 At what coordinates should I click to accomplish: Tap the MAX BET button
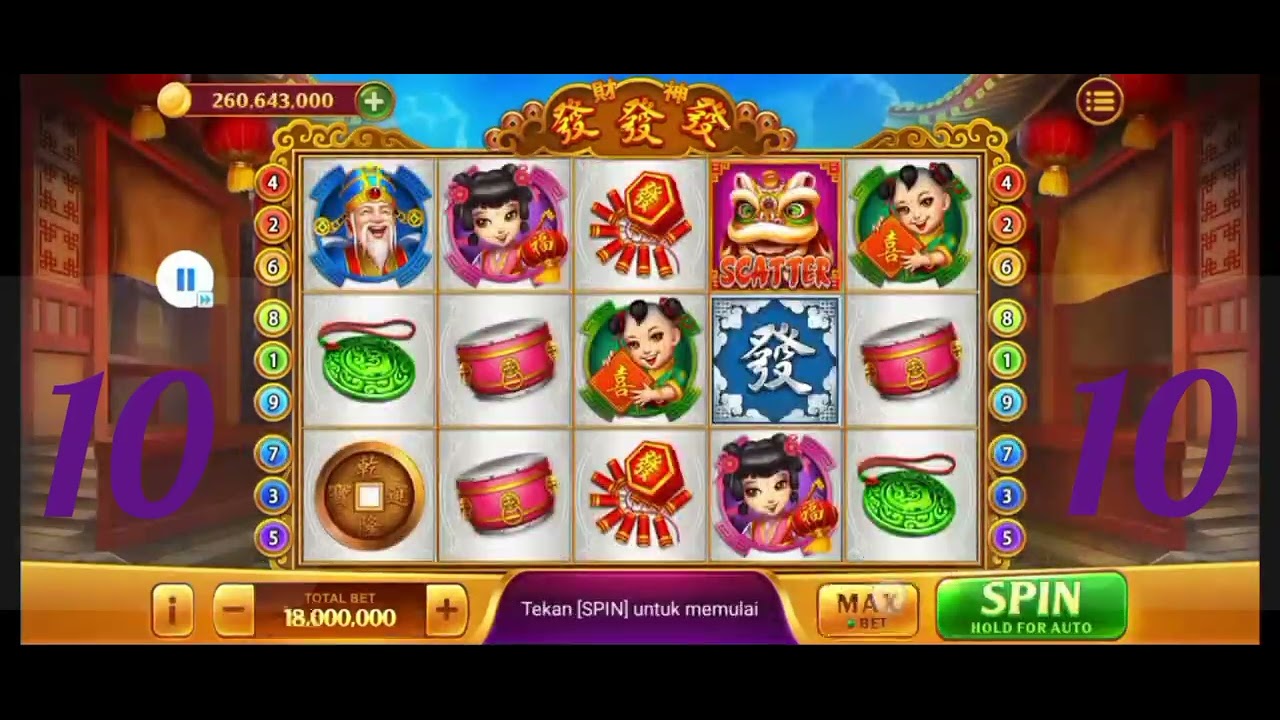866,609
